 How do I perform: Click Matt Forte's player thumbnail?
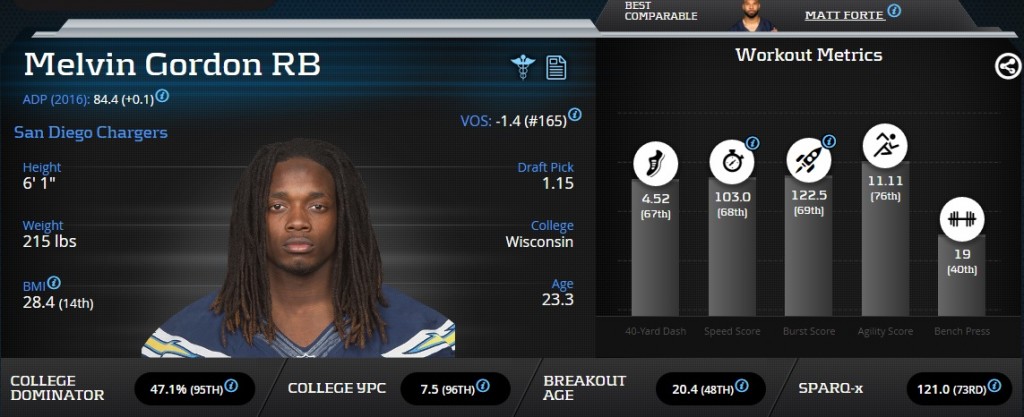pos(744,15)
